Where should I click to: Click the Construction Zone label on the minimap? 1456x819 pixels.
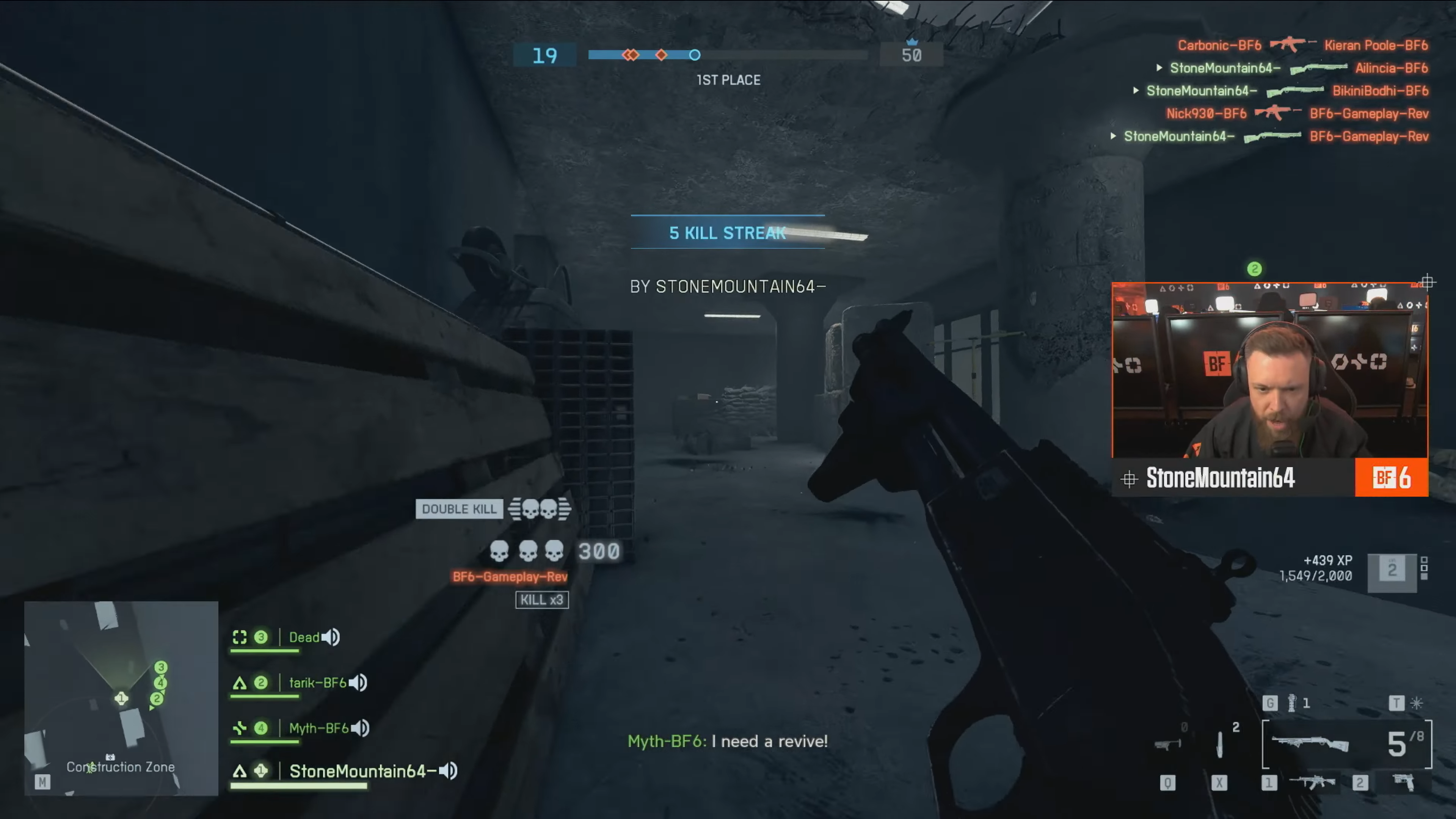pos(121,767)
